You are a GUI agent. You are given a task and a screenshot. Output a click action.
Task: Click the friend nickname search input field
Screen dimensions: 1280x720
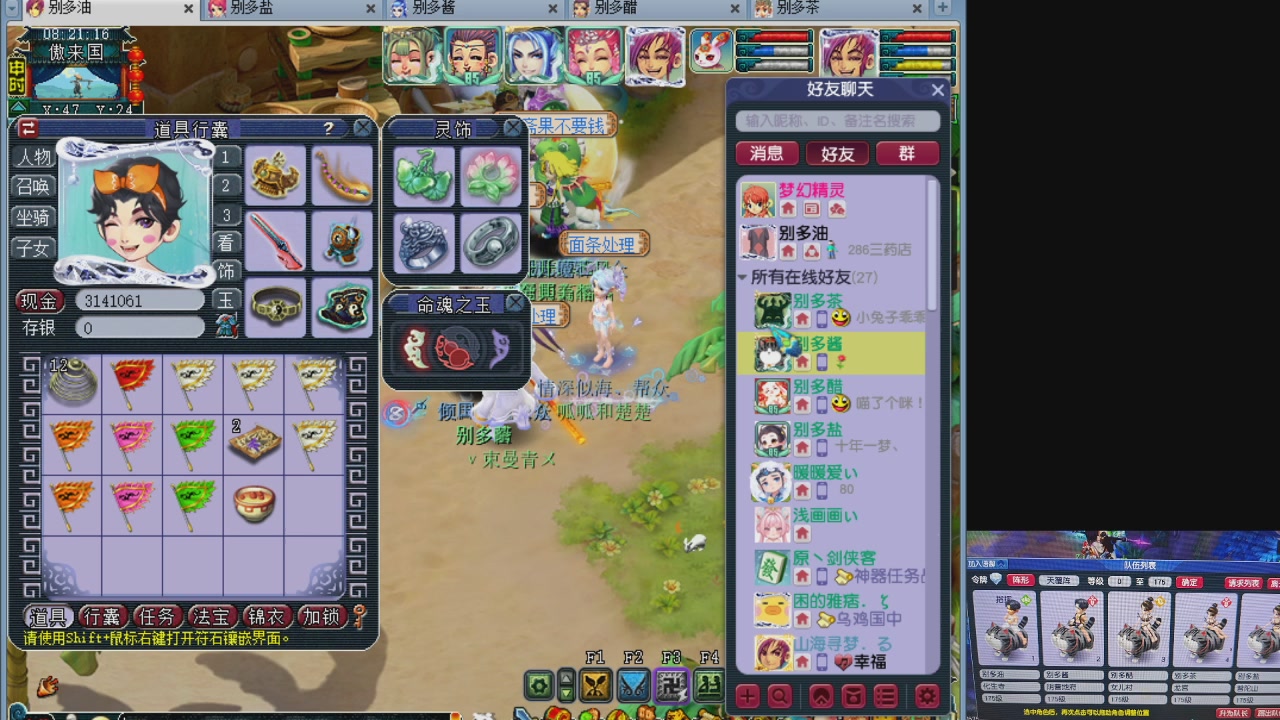coord(838,121)
